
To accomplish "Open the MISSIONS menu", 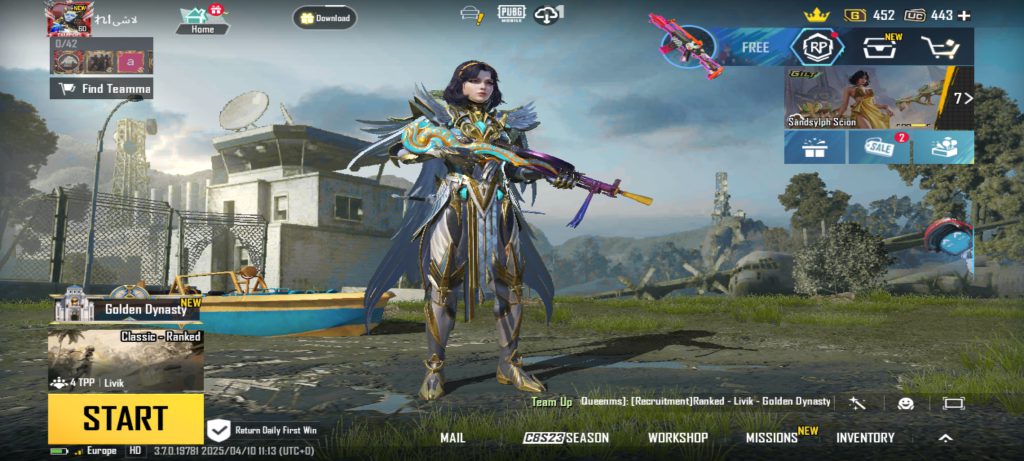I will 772,437.
